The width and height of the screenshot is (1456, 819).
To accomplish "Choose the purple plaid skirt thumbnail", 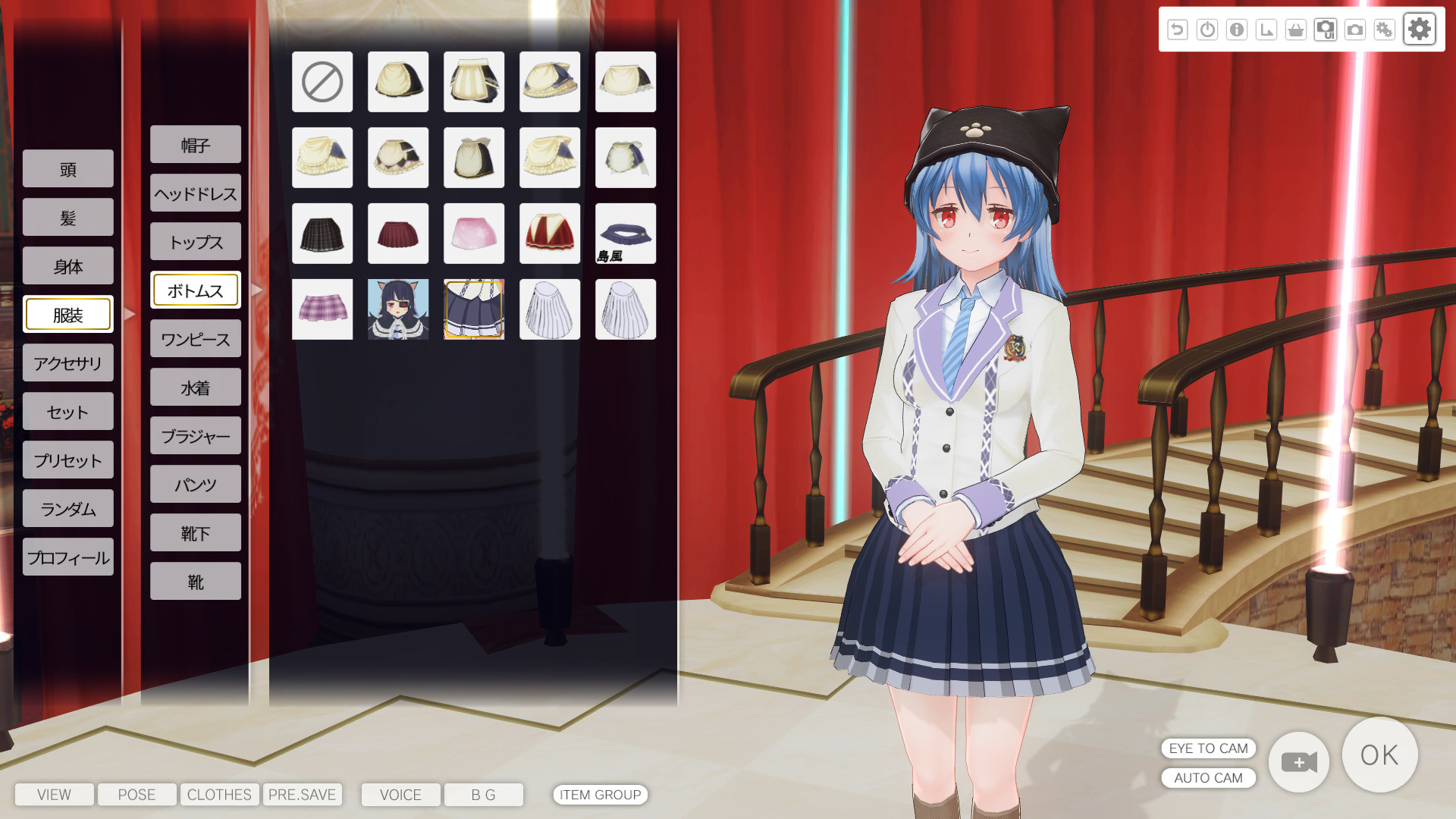I will click(x=322, y=309).
